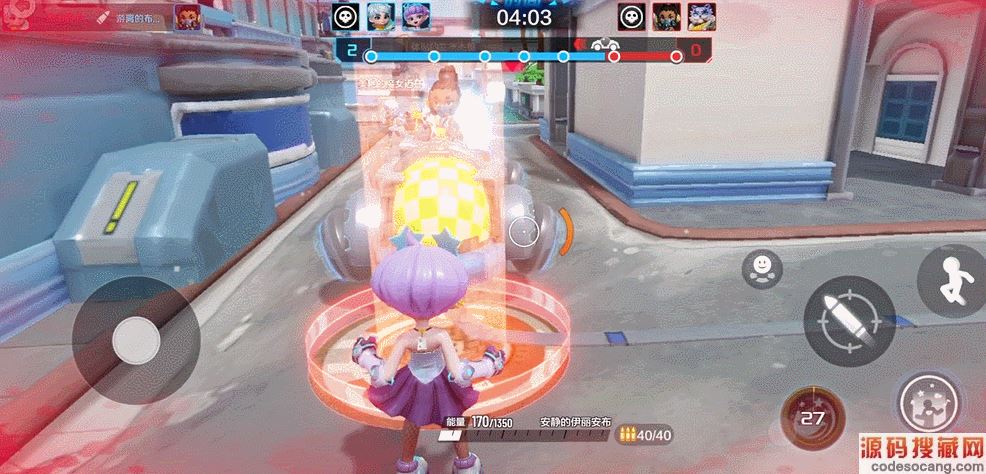Select the blue-haired teammate portrait
This screenshot has height=474, width=986.
tap(380, 15)
